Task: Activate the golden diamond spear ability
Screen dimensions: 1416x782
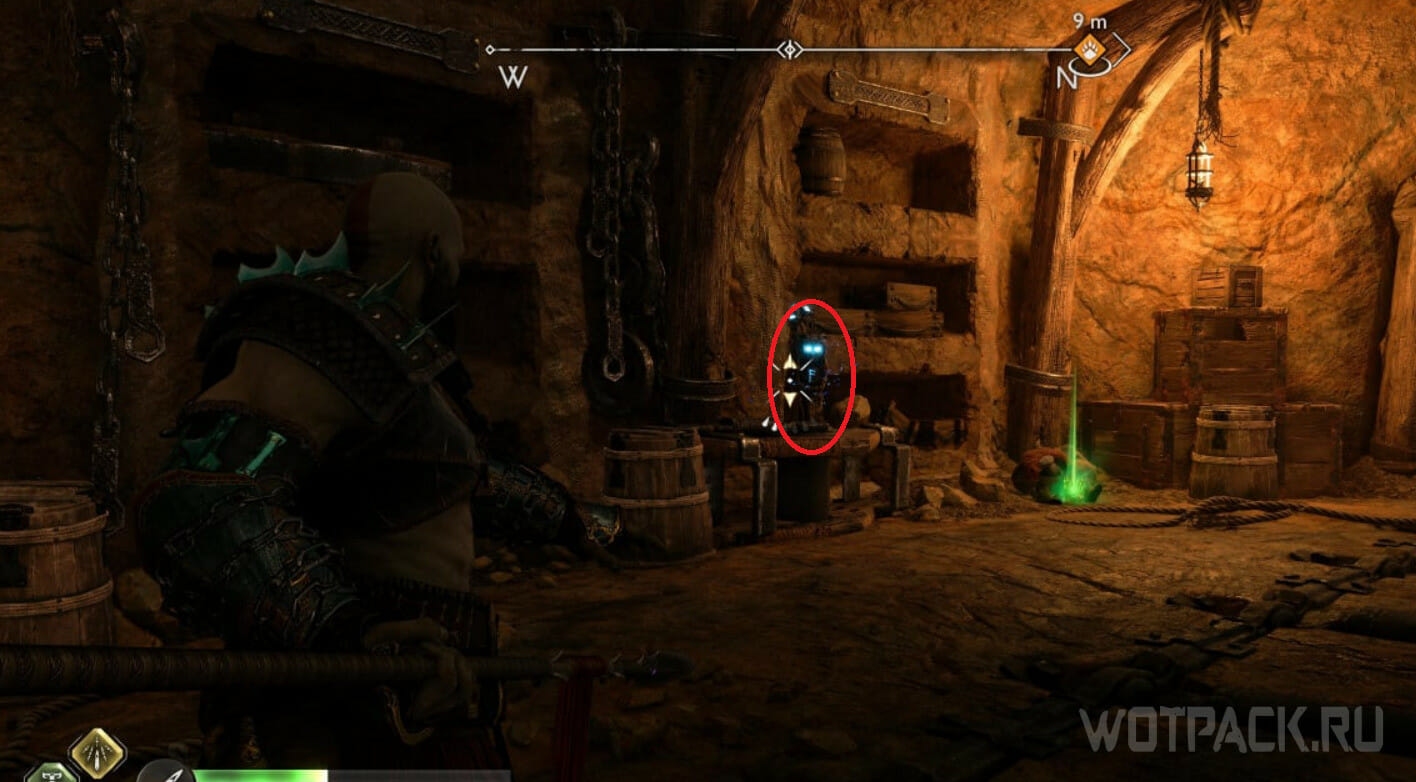Action: coord(98,751)
